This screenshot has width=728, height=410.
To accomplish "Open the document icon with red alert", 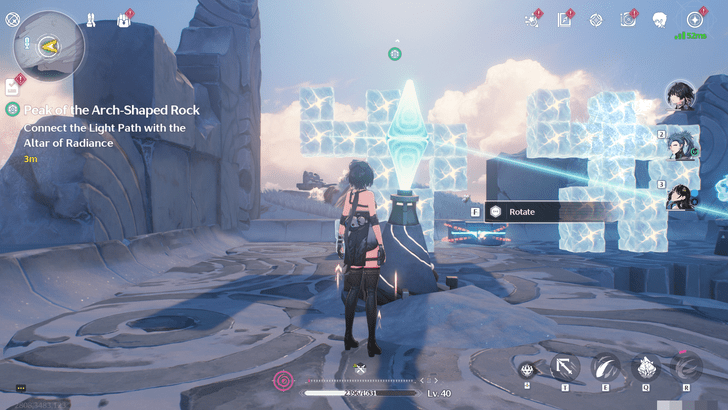I will (x=565, y=20).
